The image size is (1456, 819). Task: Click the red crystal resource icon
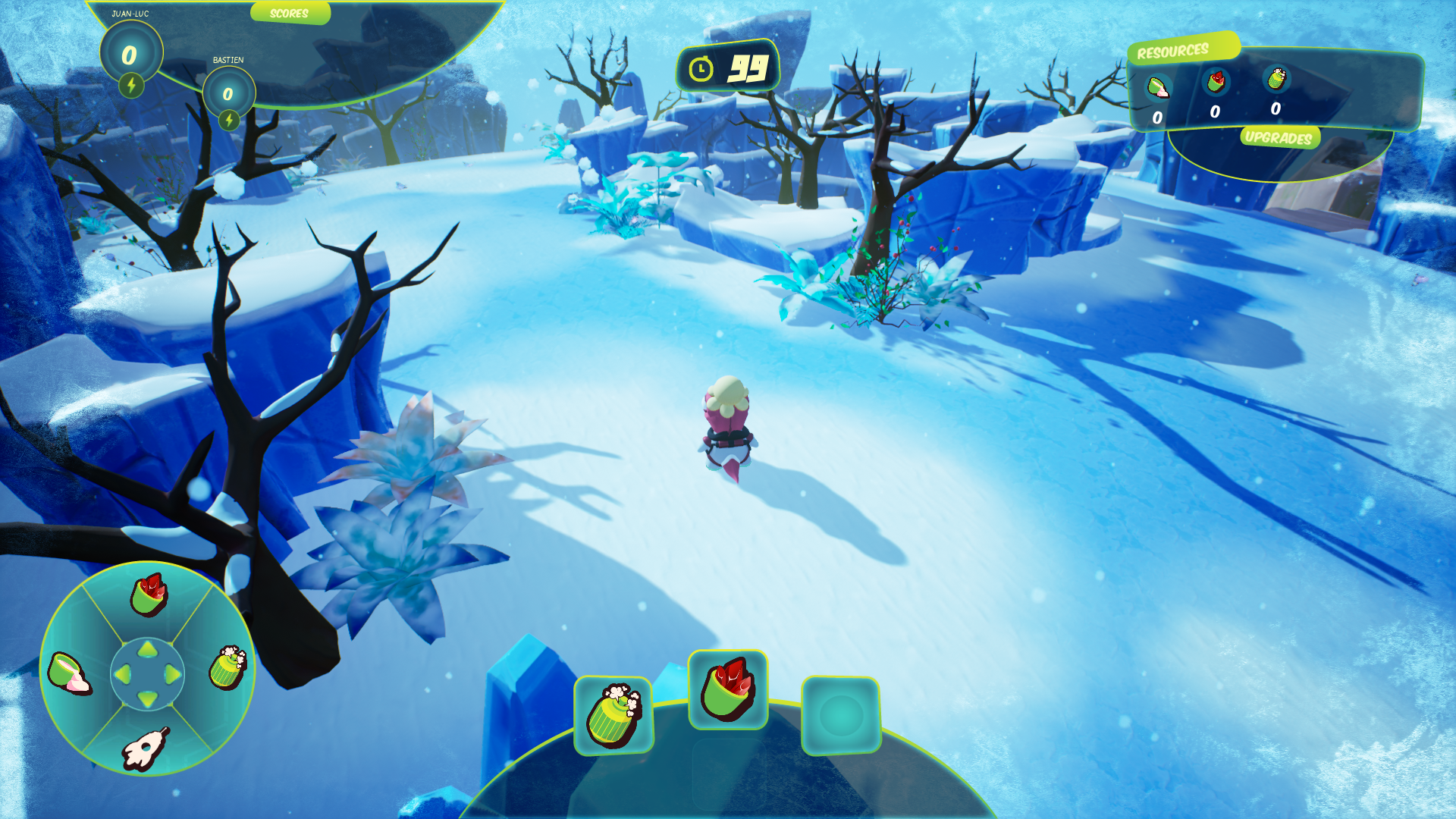1216,81
